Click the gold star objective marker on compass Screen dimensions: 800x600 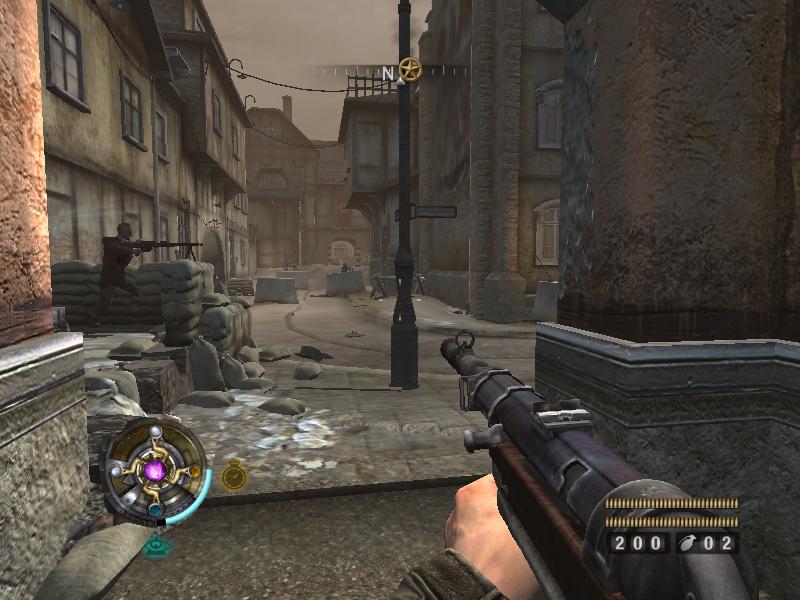[409, 69]
